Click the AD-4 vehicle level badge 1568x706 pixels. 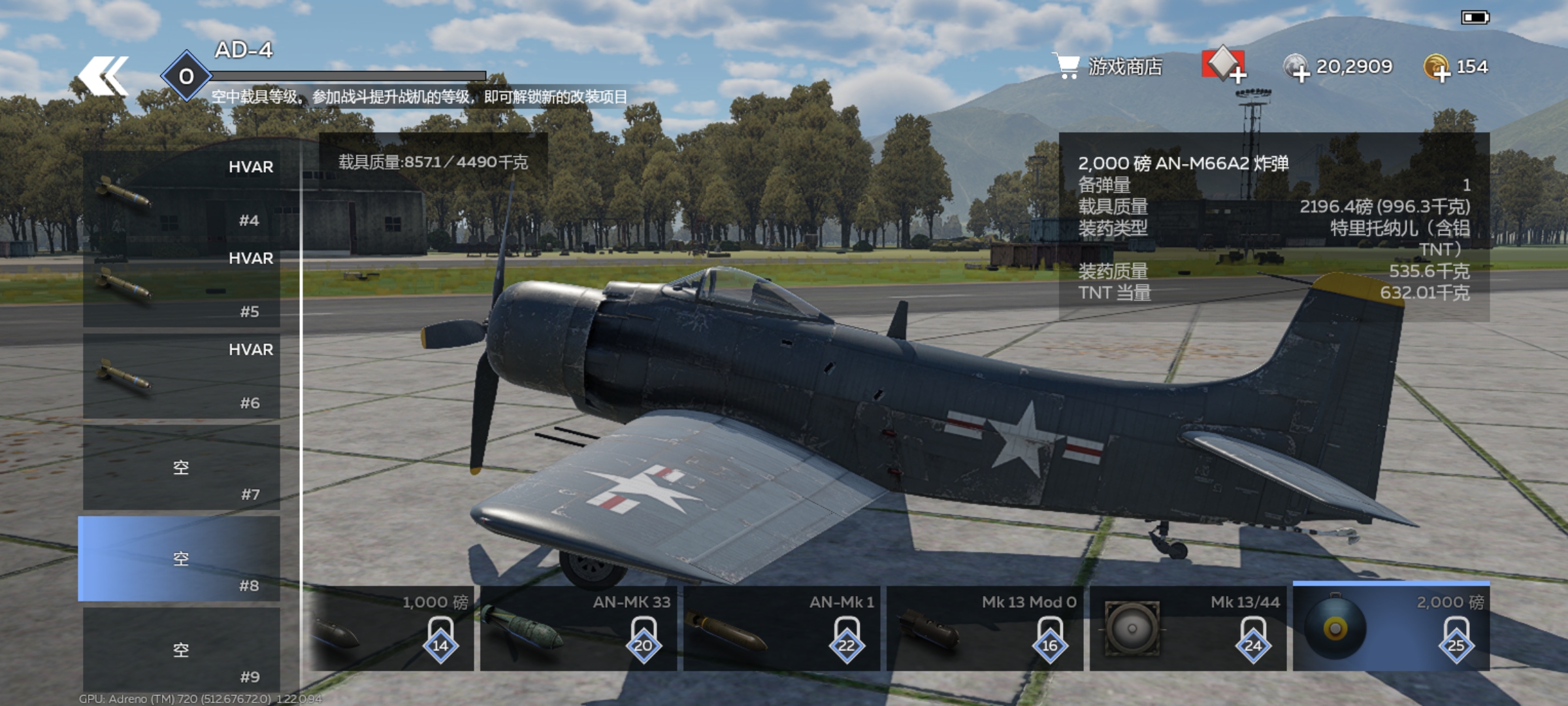[x=186, y=76]
